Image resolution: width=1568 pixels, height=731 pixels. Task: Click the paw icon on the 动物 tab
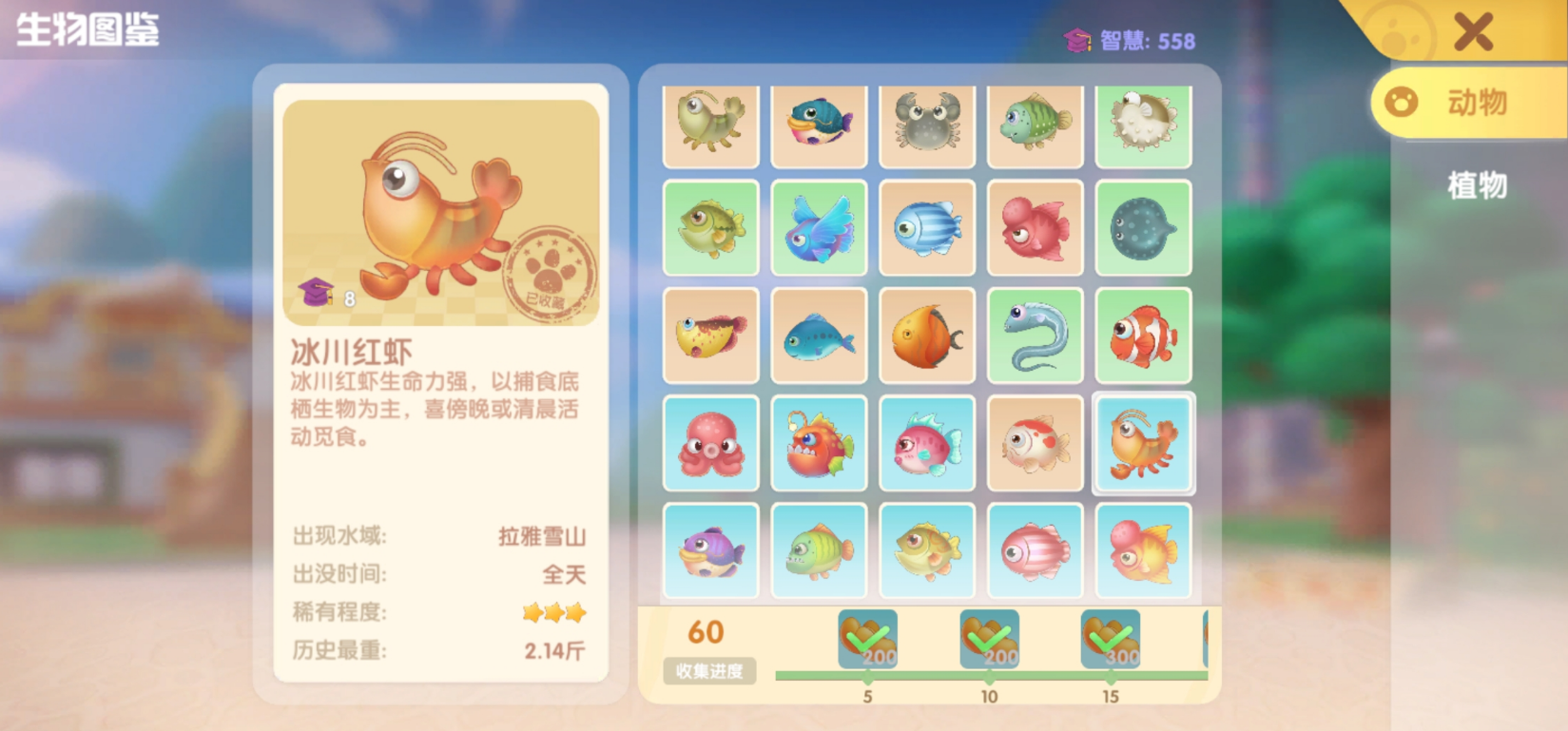click(x=1399, y=103)
